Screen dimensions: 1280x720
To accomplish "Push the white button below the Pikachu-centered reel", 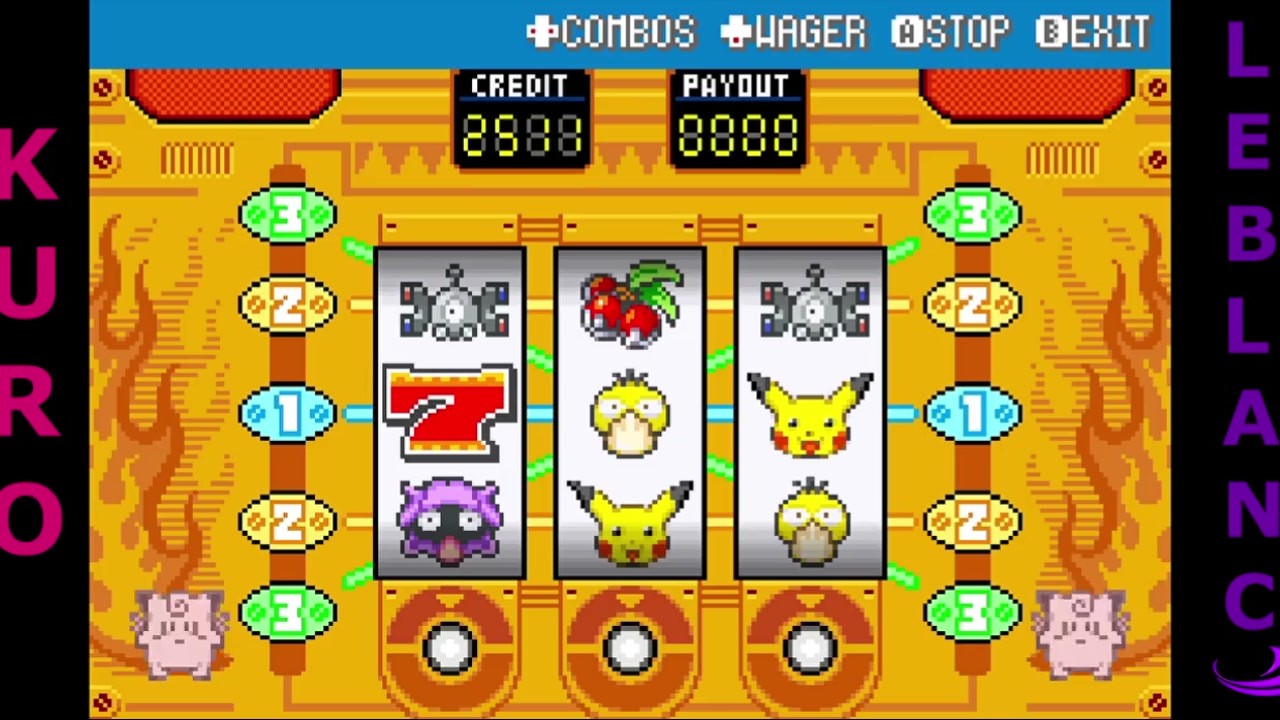I will pyautogui.click(x=810, y=648).
